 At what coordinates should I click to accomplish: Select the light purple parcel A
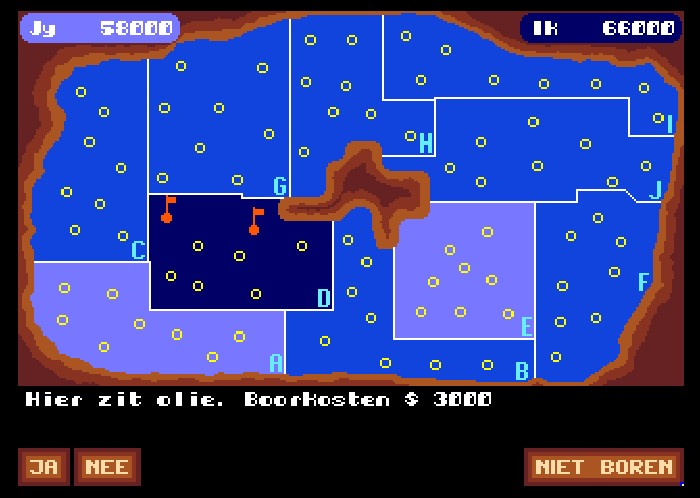click(150, 320)
